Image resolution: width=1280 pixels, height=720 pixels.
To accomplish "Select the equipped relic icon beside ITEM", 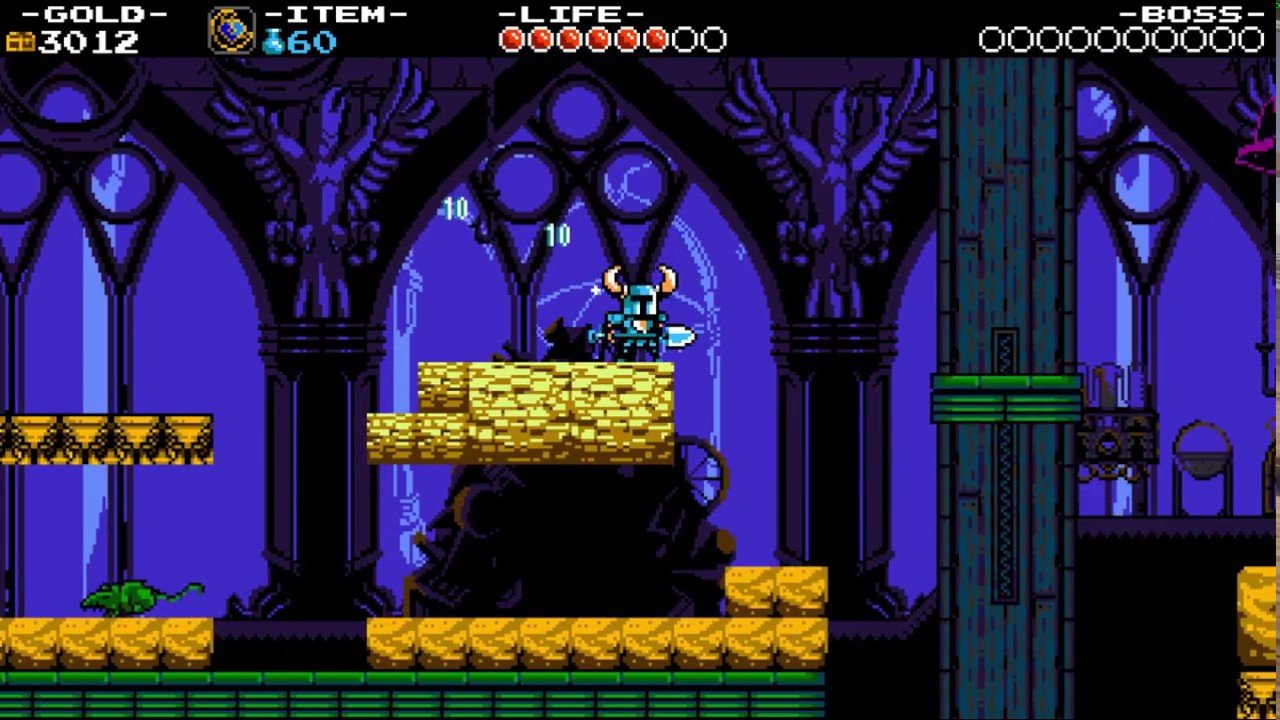I will [x=231, y=29].
